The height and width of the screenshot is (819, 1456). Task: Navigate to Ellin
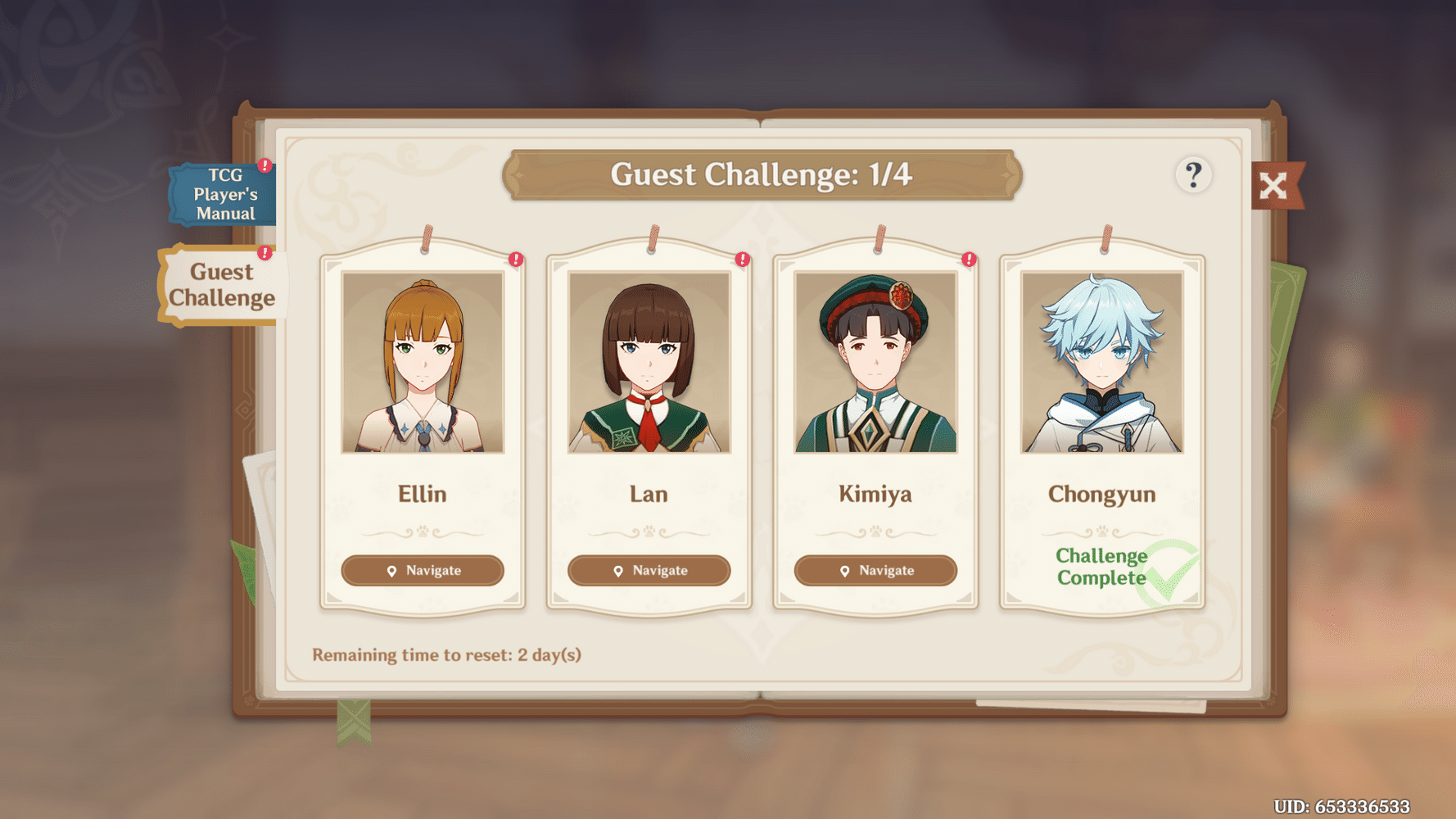coord(423,571)
